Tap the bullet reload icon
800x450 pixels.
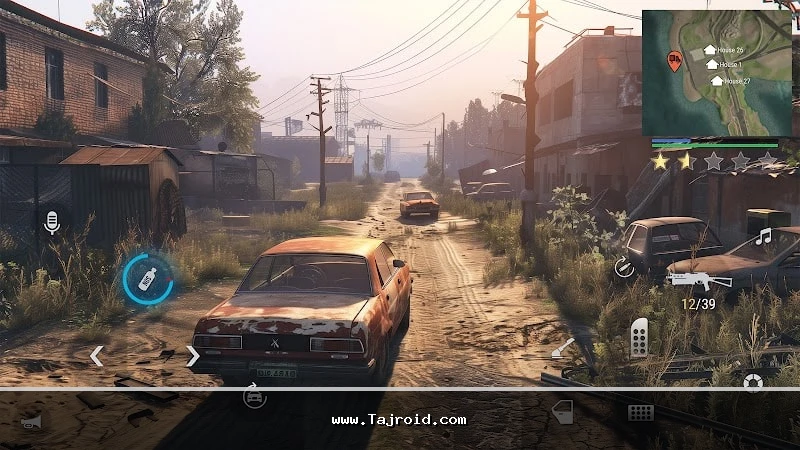pos(624,266)
